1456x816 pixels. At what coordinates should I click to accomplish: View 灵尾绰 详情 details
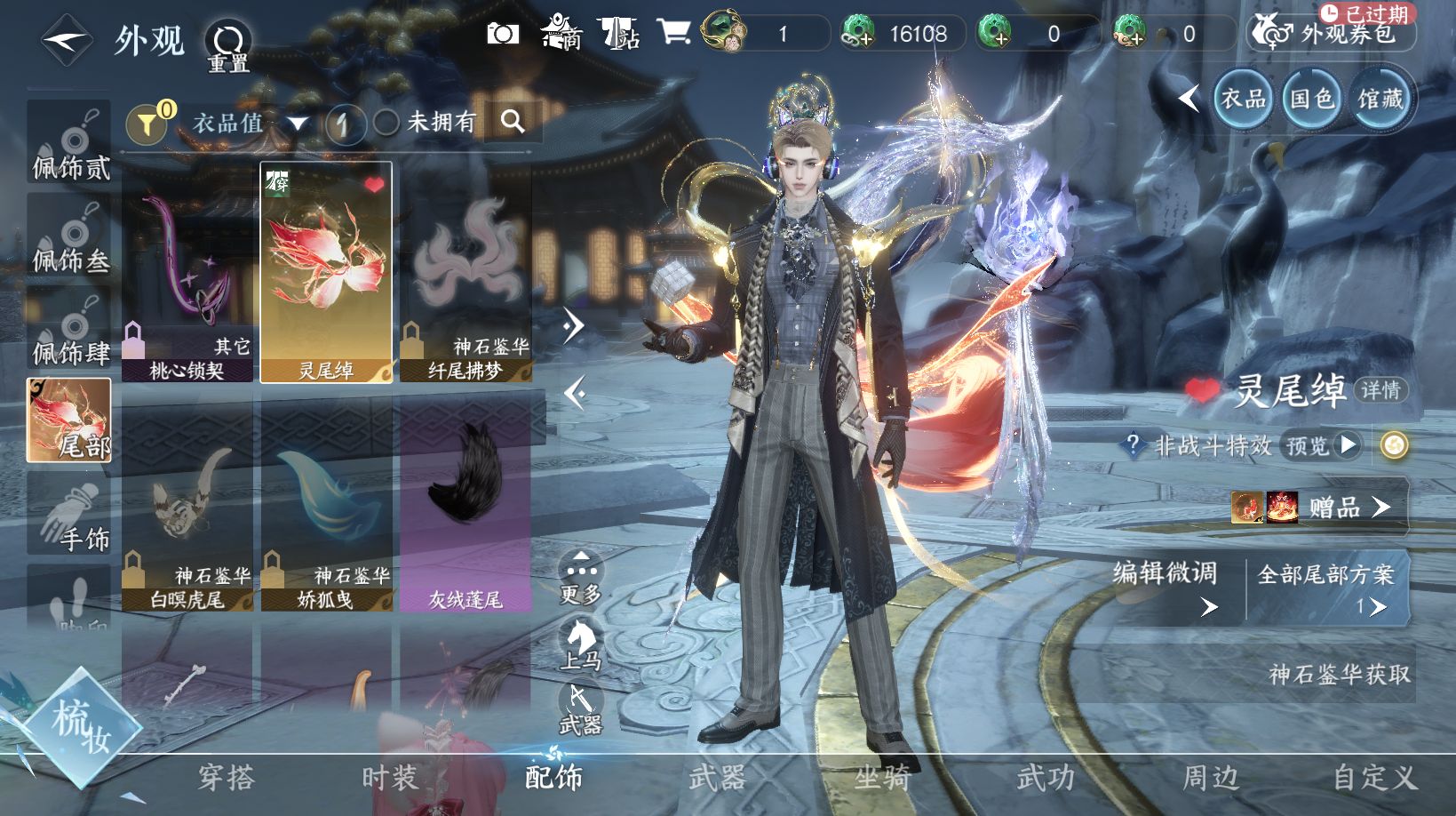click(1380, 390)
